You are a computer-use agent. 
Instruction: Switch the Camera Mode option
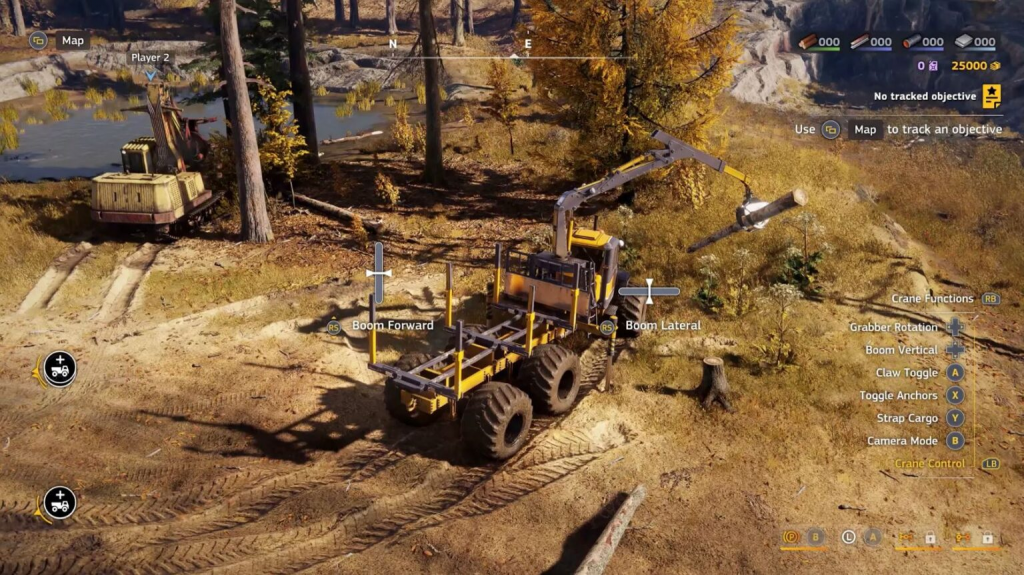900,441
